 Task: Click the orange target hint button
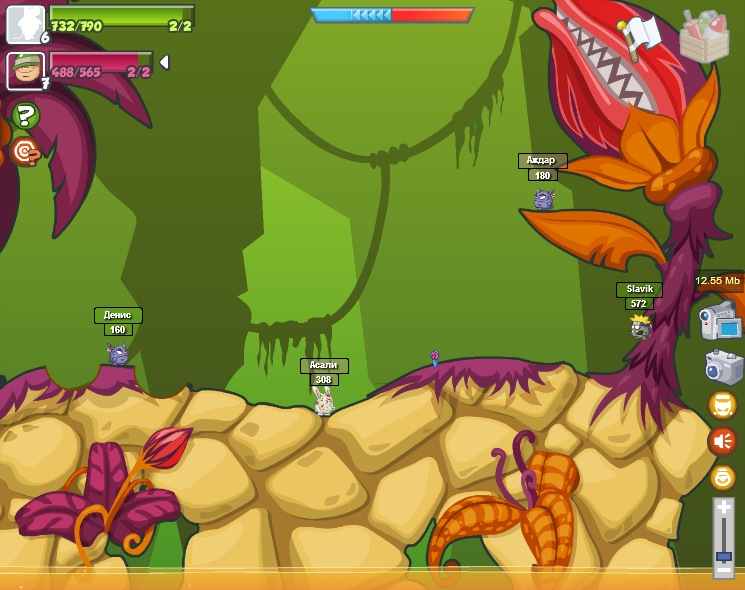pyautogui.click(x=25, y=152)
